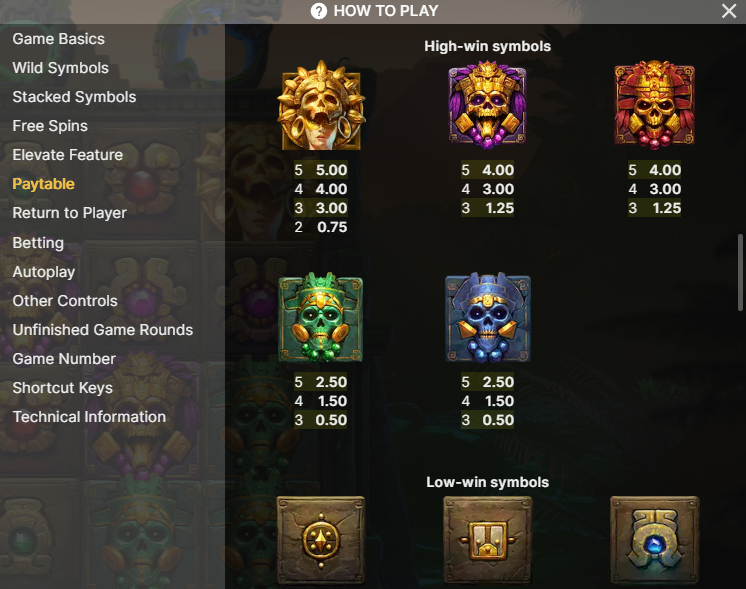The height and width of the screenshot is (589, 746).
Task: View the Shortcut Keys list
Action: [62, 388]
